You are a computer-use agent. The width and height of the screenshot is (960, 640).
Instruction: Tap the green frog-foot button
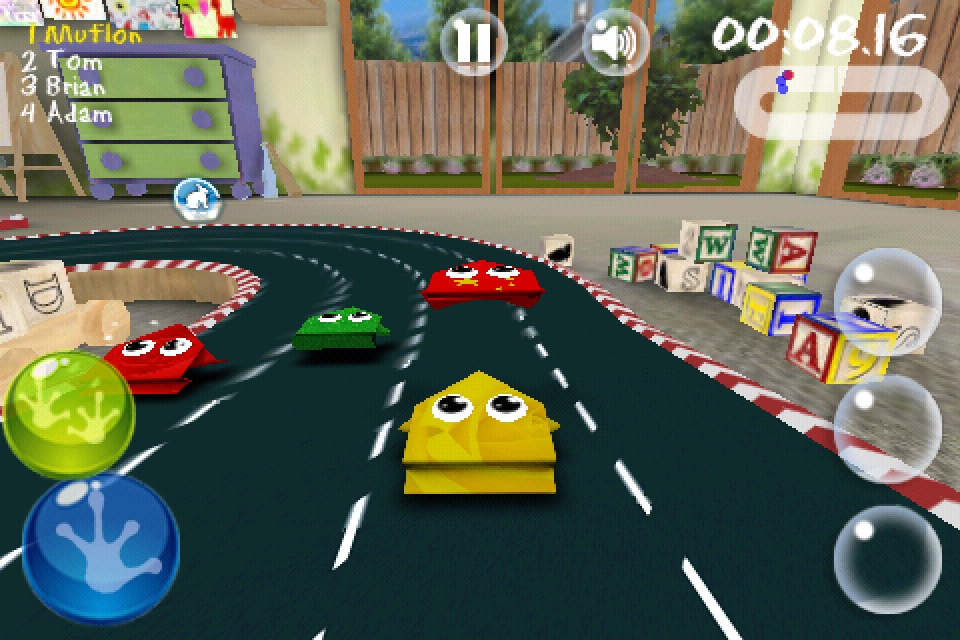pyautogui.click(x=68, y=412)
